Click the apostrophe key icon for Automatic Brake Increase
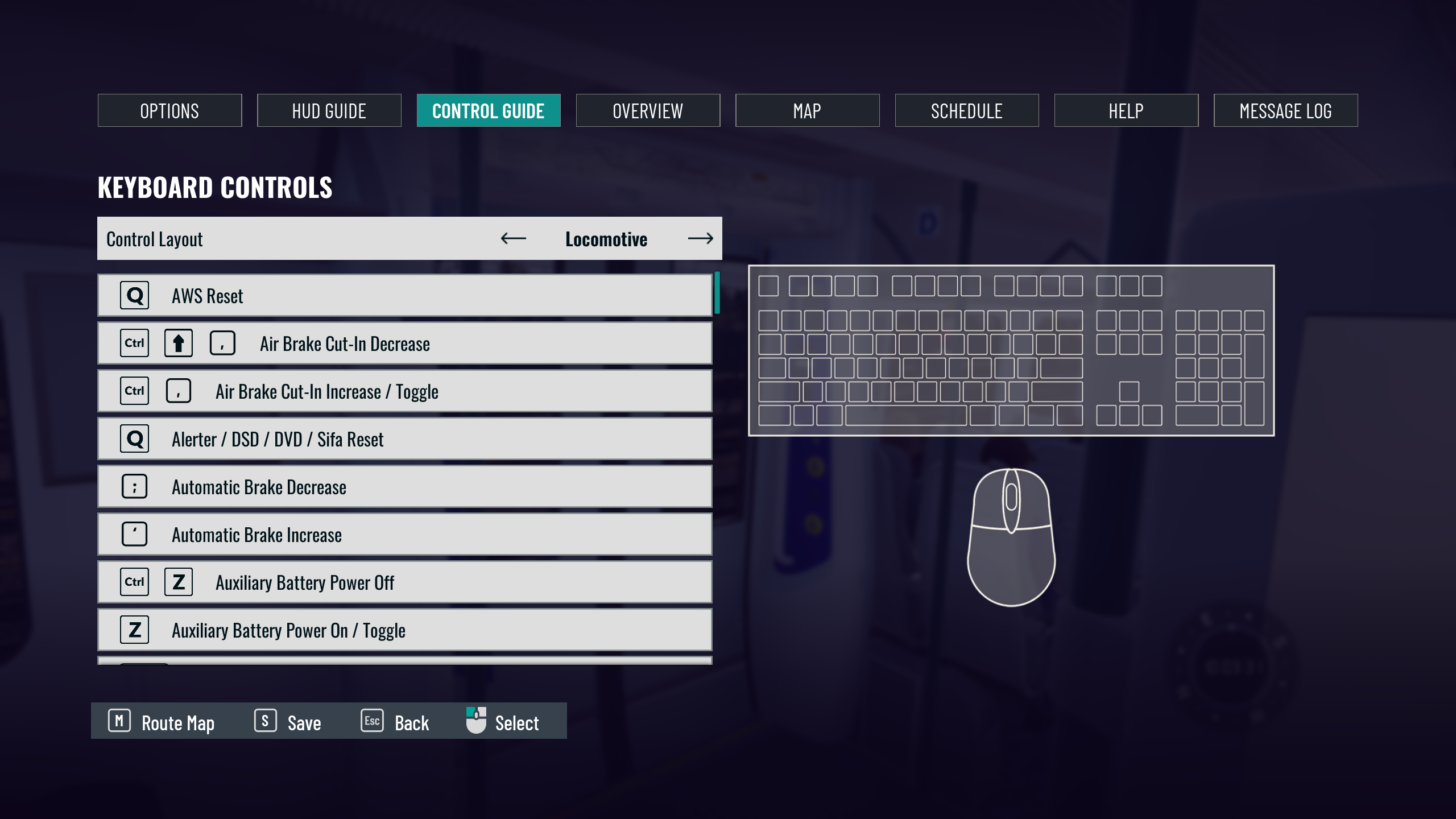This screenshot has height=819, width=1456. pos(134,534)
